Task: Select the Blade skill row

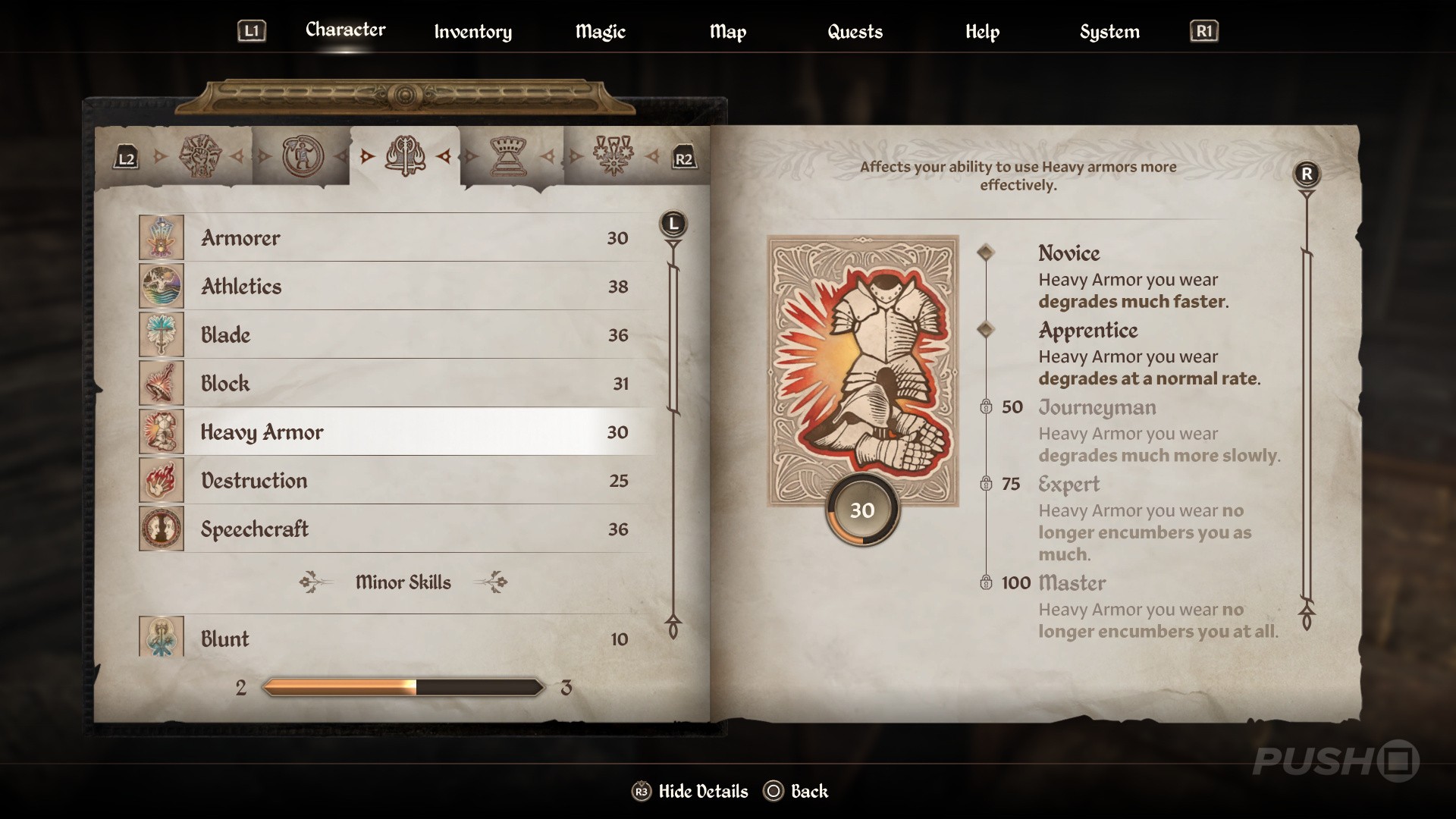Action: pyautogui.click(x=394, y=335)
